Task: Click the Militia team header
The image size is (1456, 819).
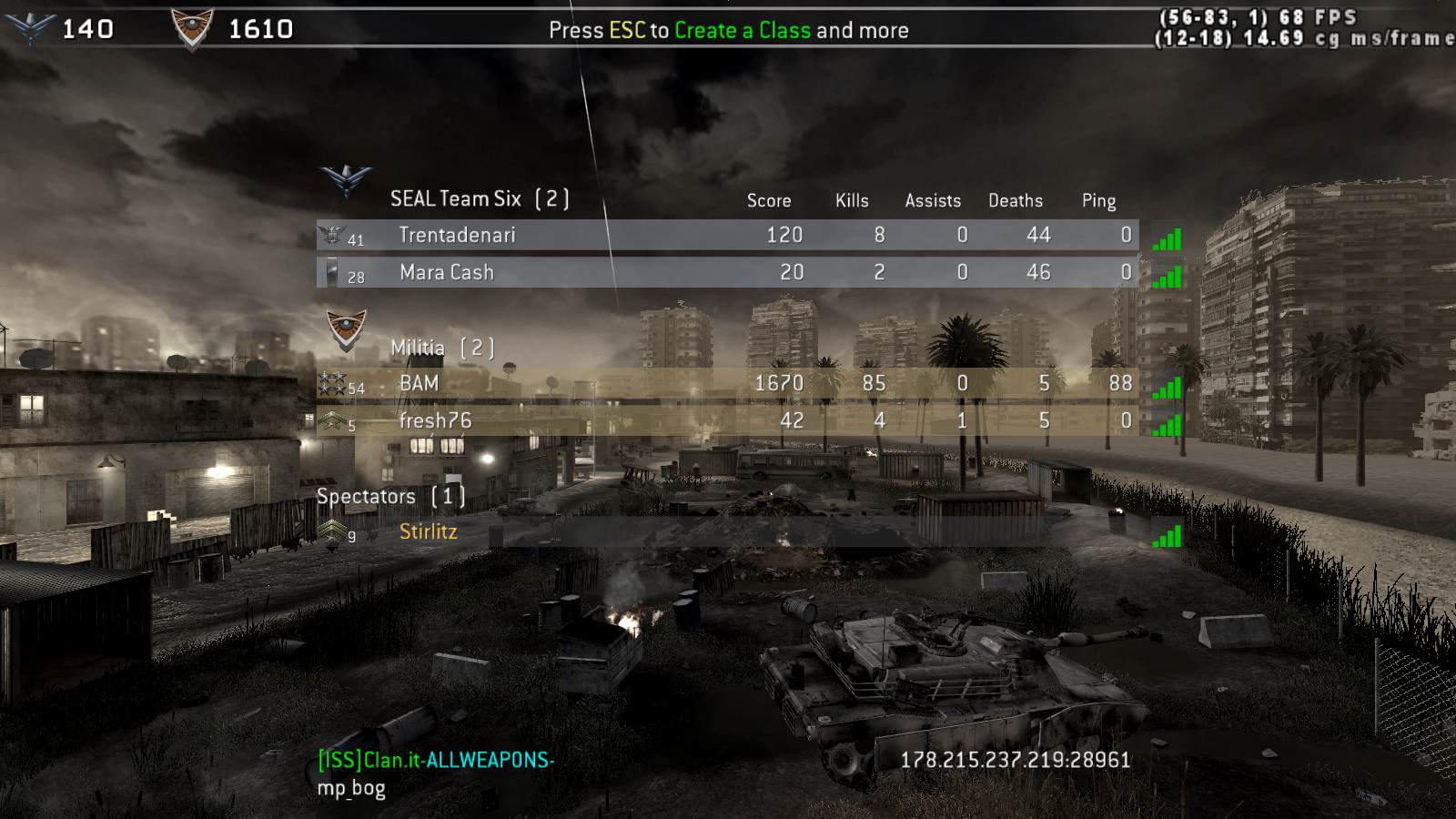Action: 441,348
